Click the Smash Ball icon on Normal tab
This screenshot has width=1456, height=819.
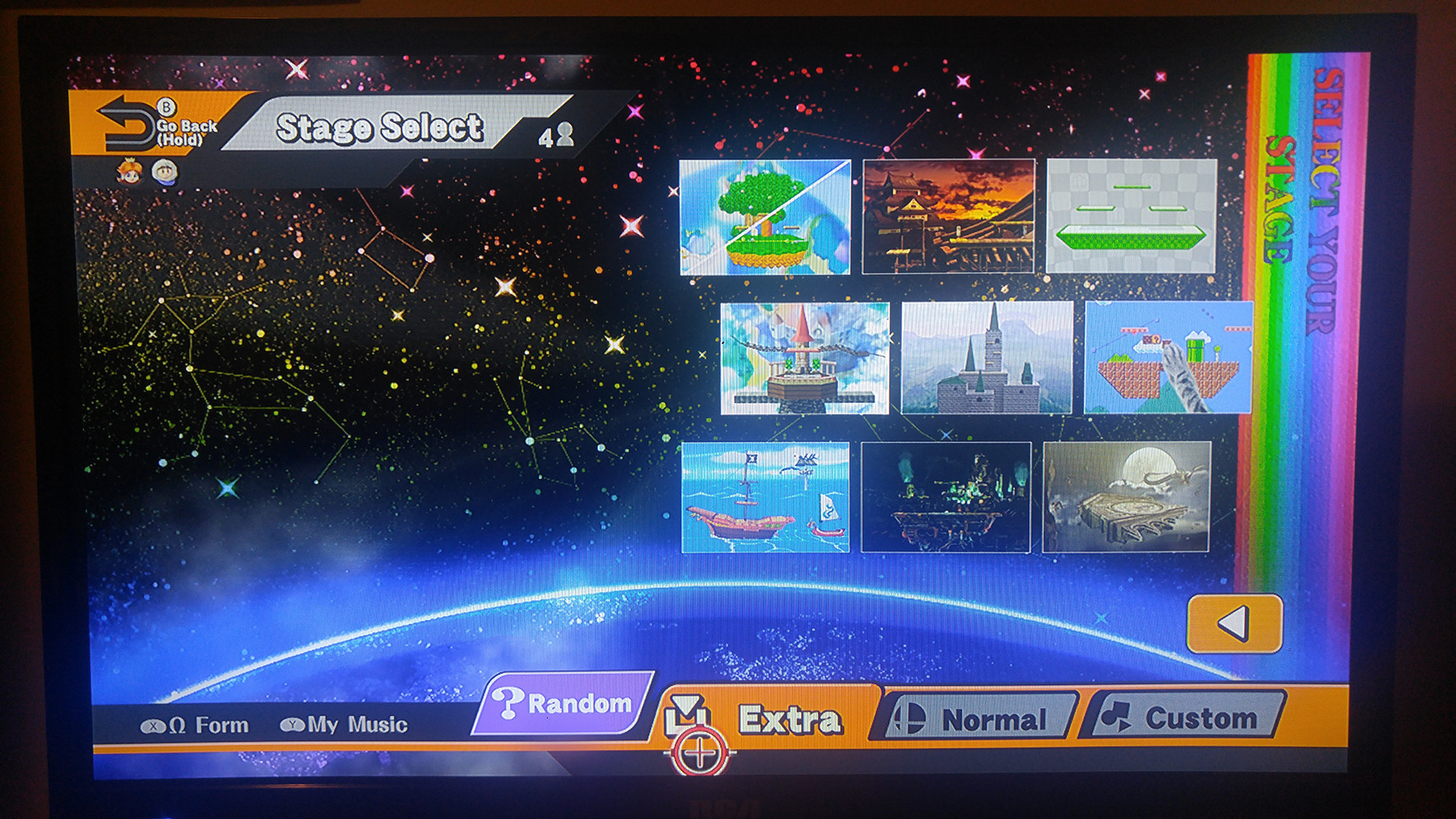[x=911, y=719]
